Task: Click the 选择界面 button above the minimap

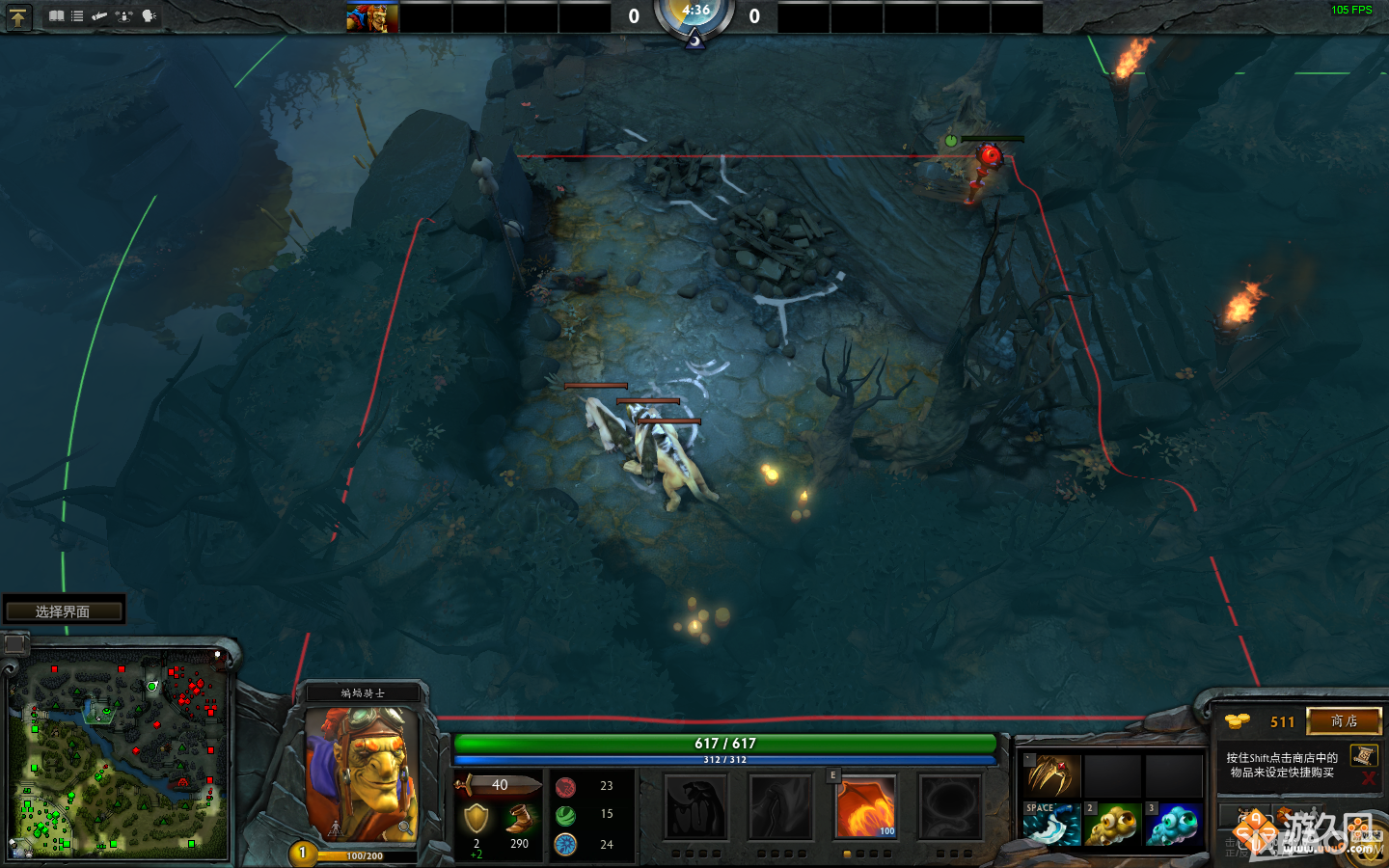Action: click(x=64, y=609)
